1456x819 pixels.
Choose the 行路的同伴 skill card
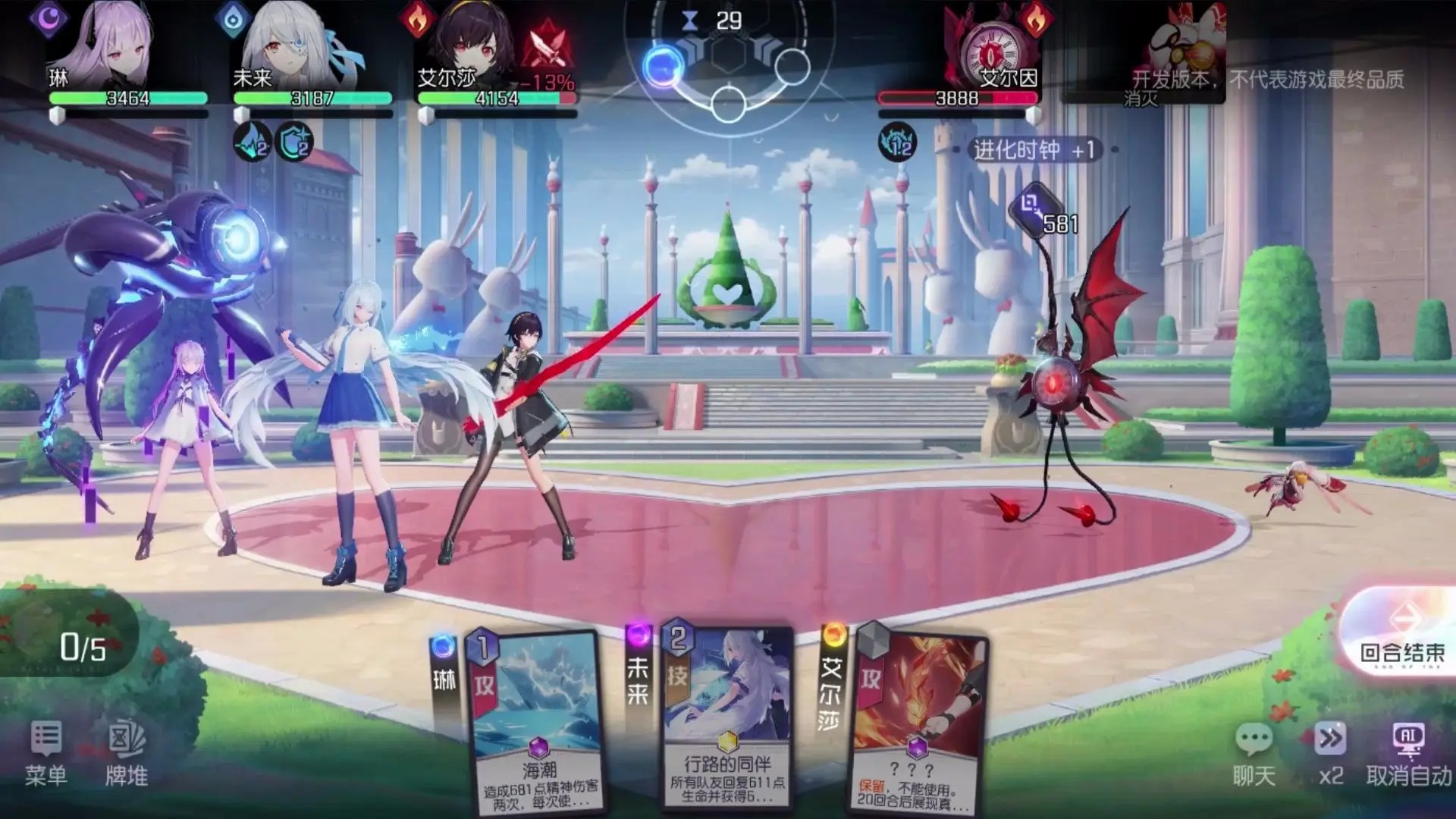pyautogui.click(x=726, y=717)
